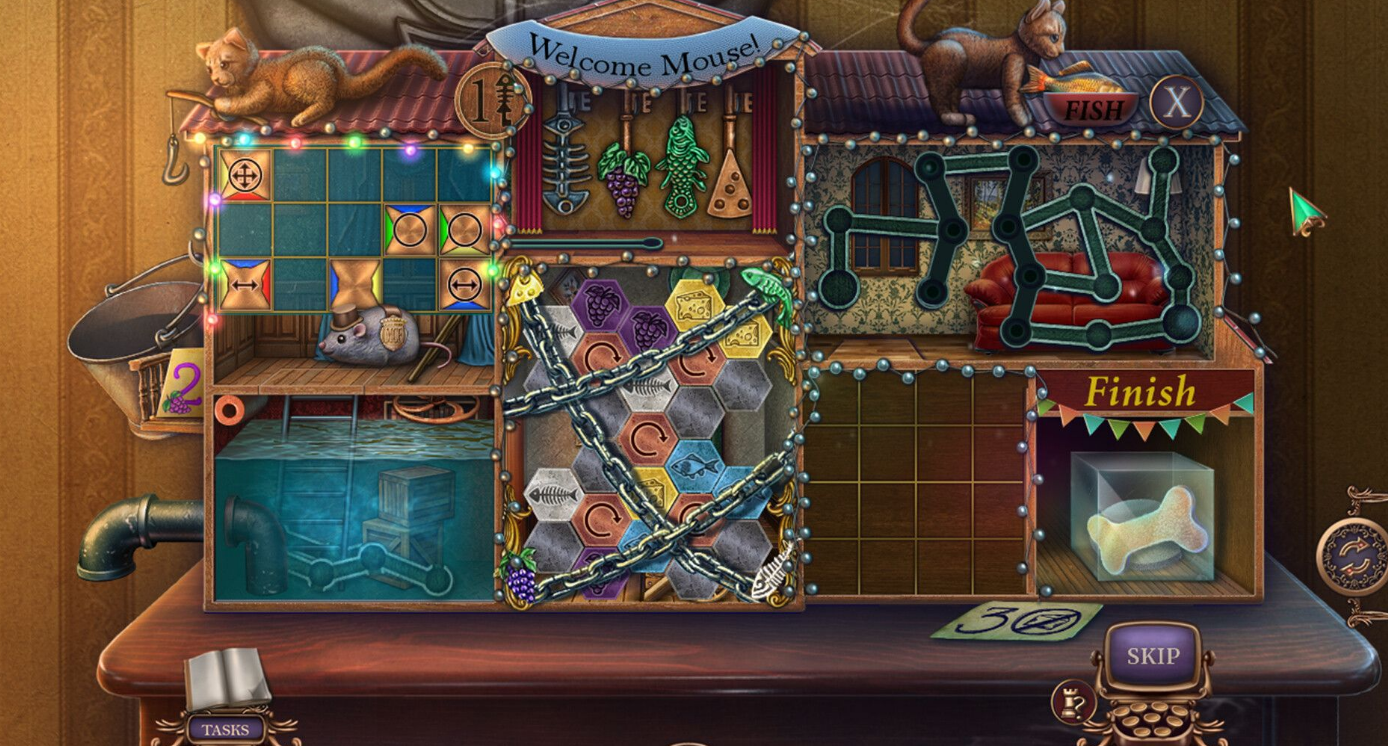Open the chess rook strategy guide
Screen dimensions: 1388x746
[1072, 704]
